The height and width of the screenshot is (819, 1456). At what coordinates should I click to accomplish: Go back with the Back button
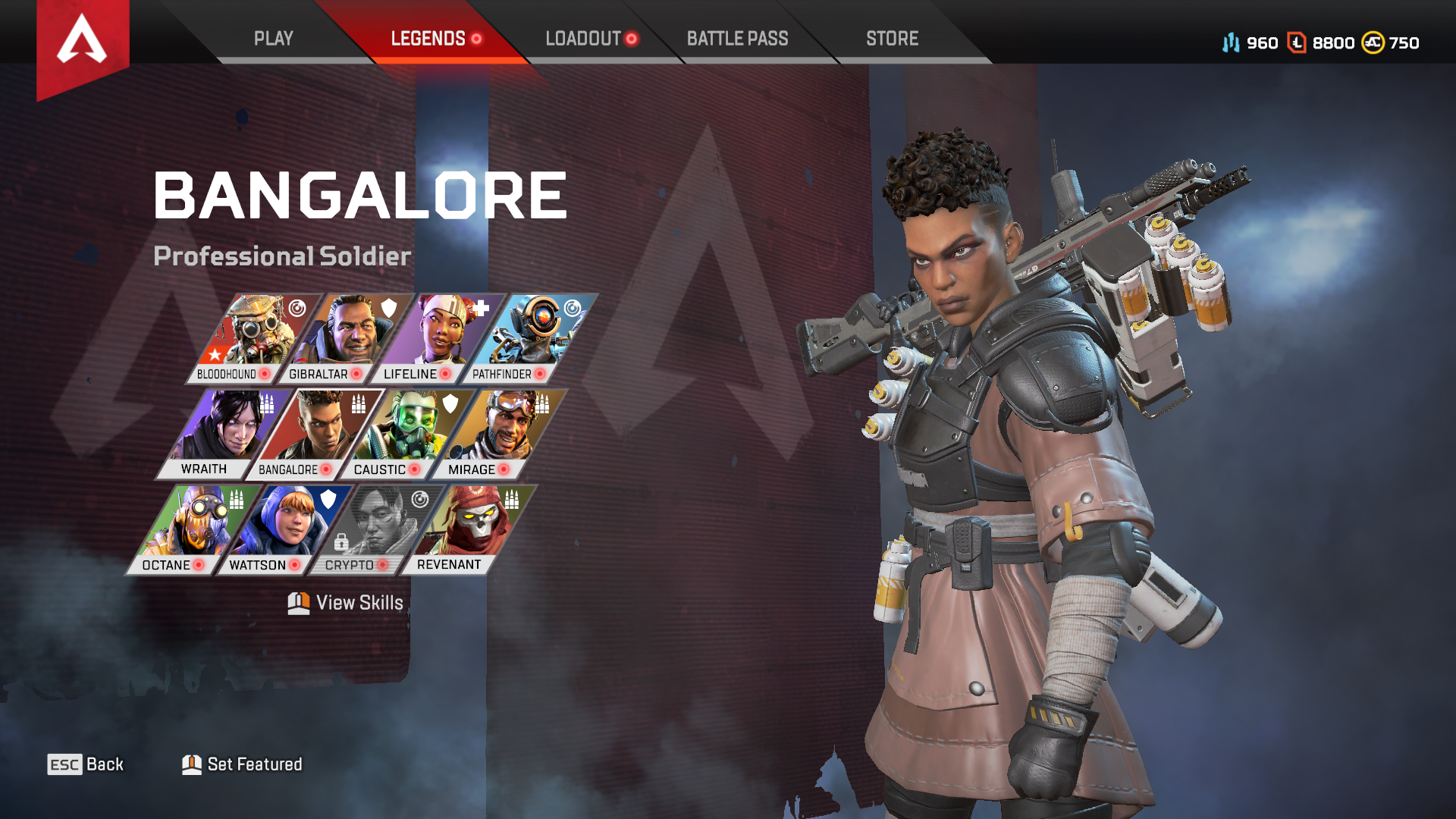coord(86,764)
